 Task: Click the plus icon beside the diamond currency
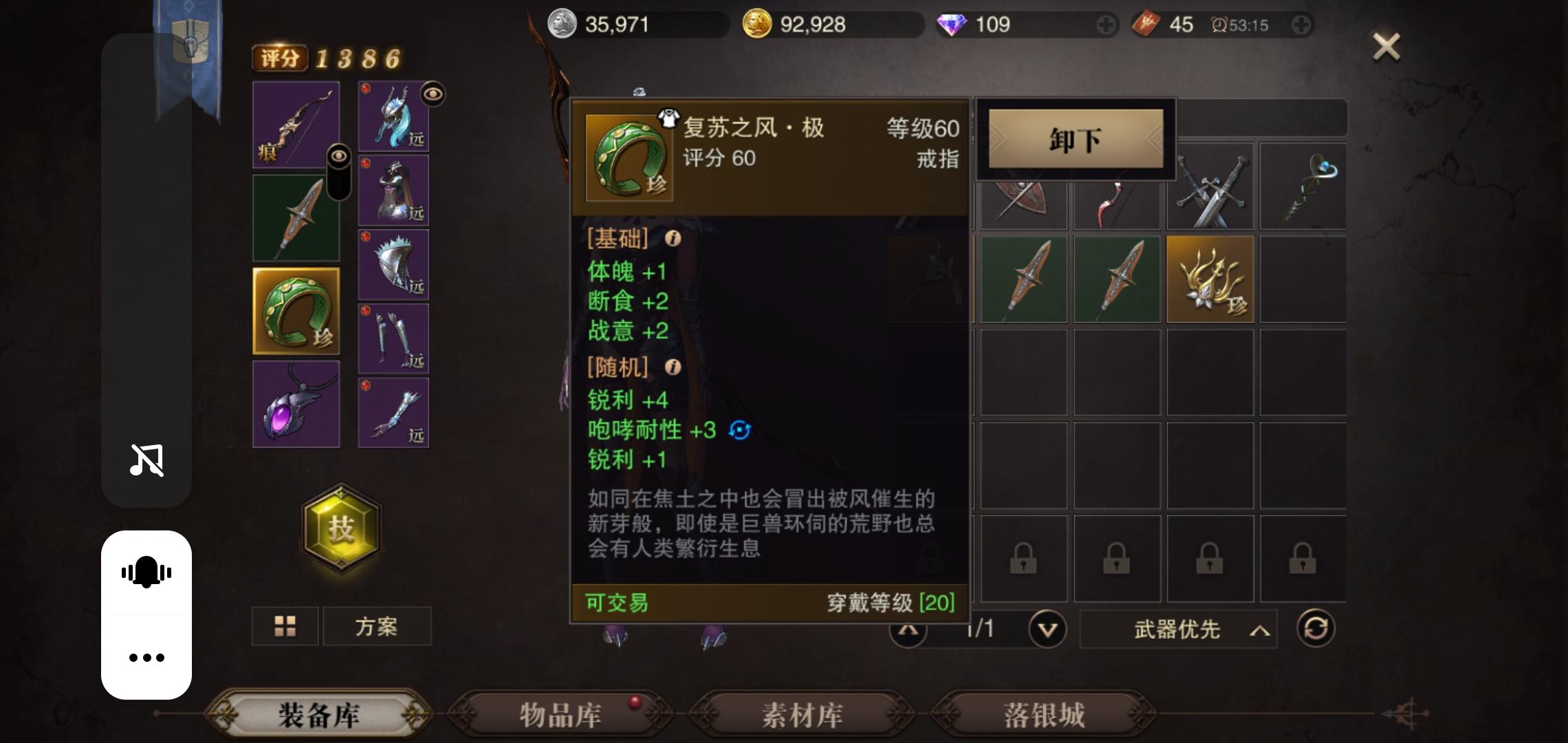1106,25
